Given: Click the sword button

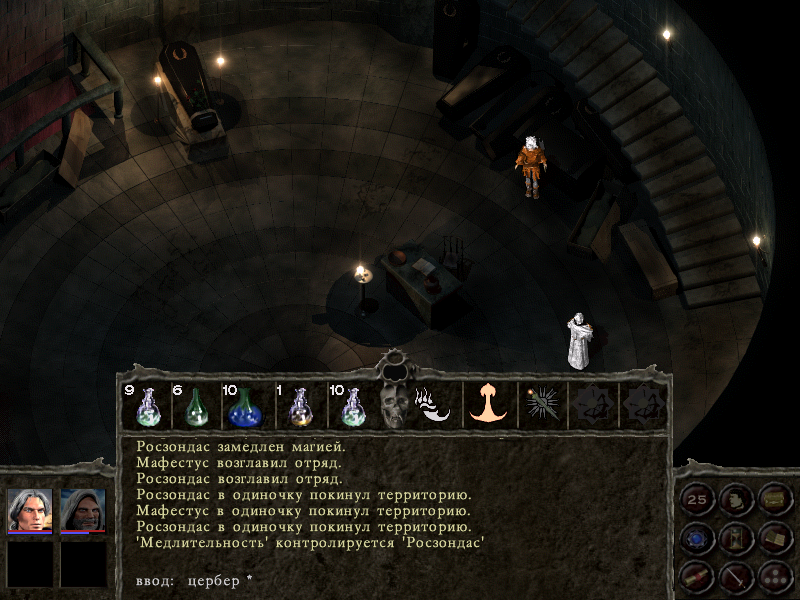Looking at the screenshot, I should tap(735, 575).
